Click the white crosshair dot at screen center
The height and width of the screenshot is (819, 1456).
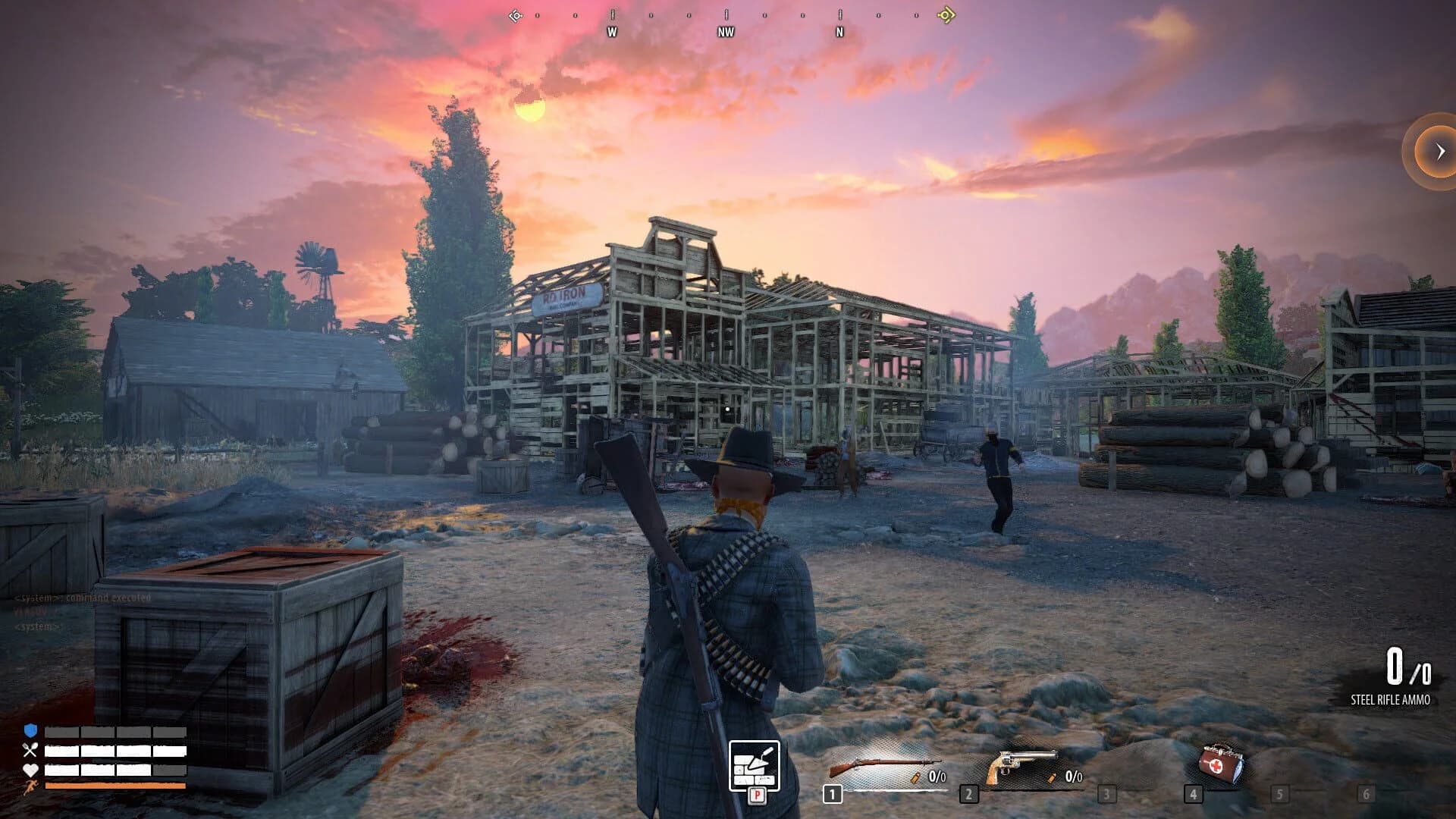[728, 409]
